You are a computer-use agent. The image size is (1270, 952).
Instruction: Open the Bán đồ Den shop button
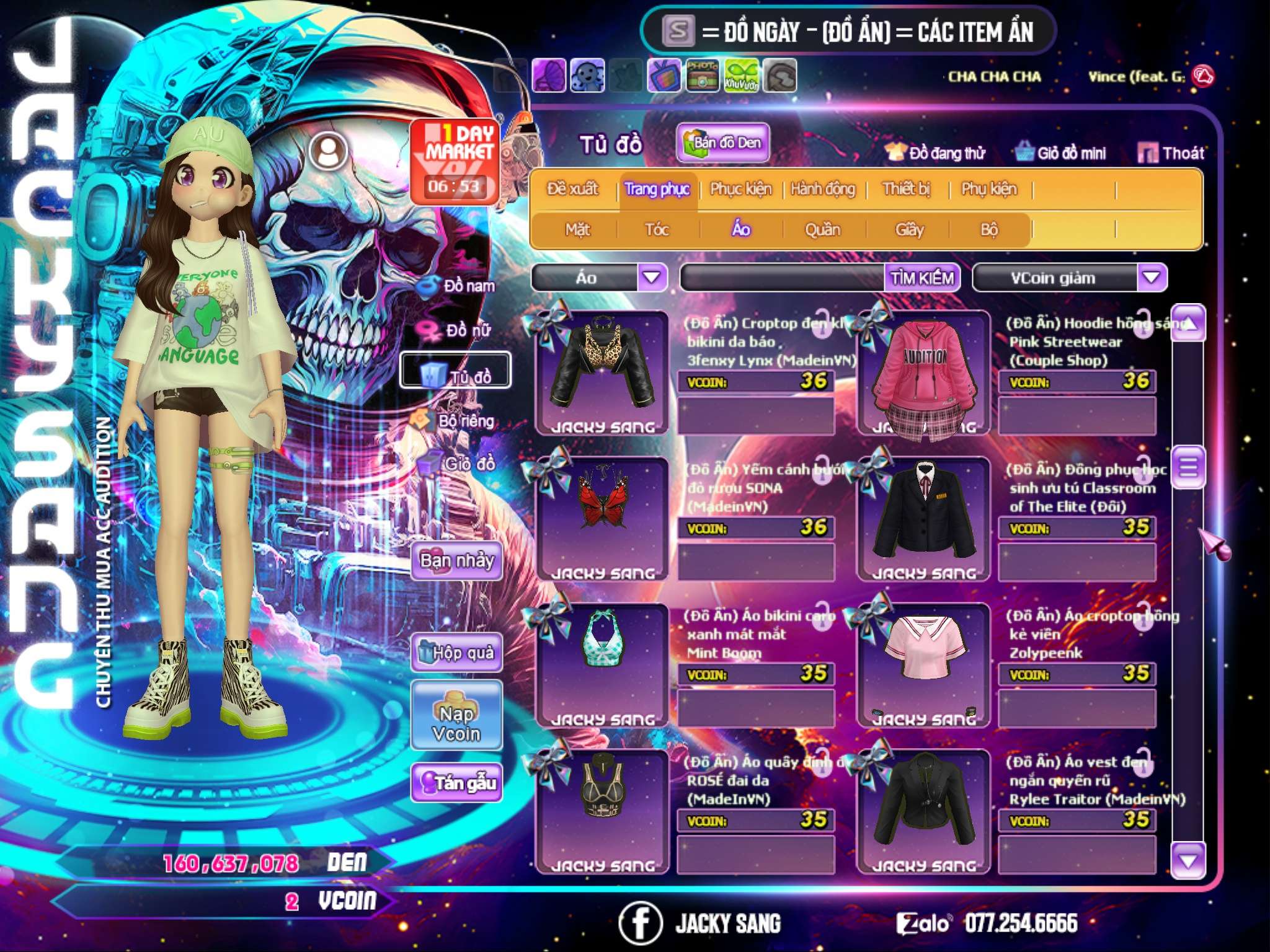click(x=722, y=143)
